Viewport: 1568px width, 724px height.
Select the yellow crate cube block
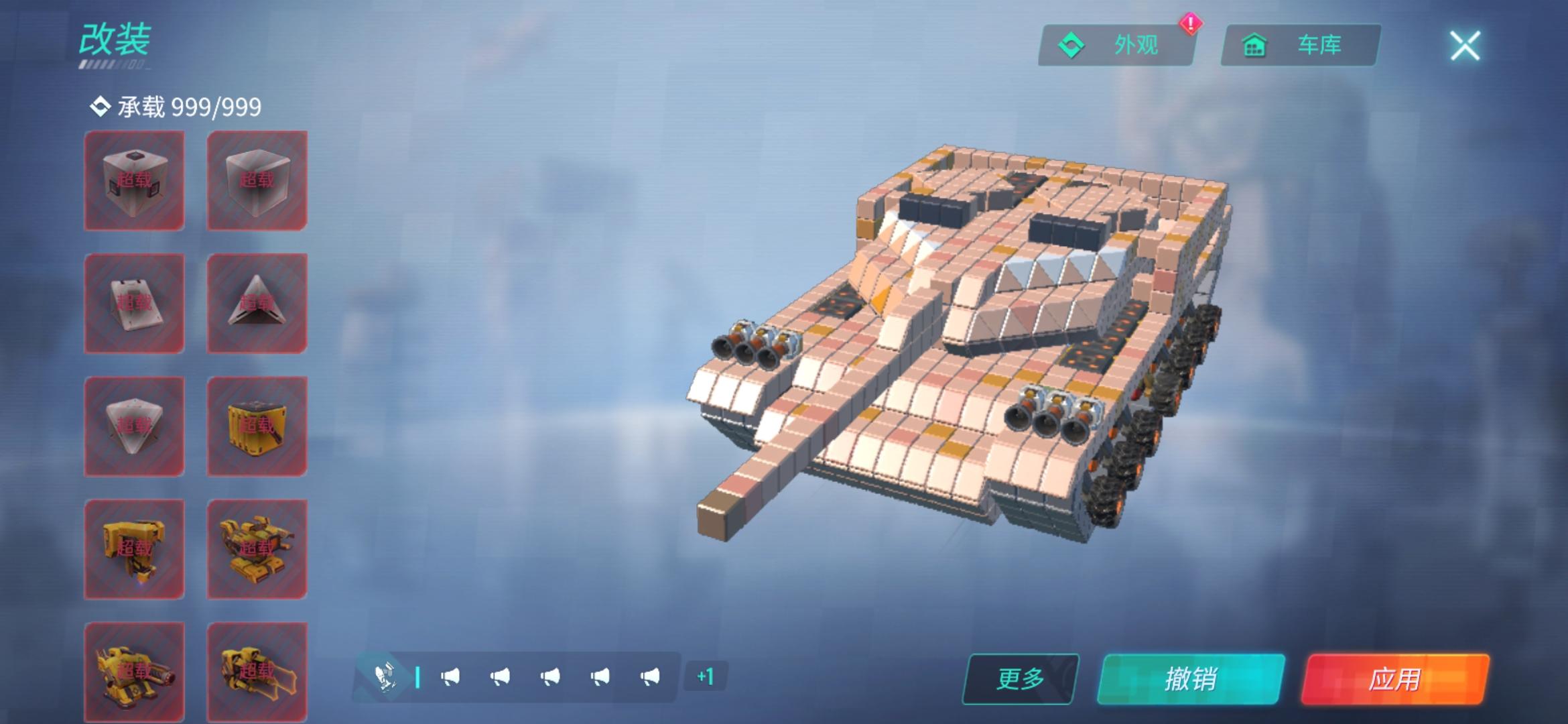click(x=257, y=426)
